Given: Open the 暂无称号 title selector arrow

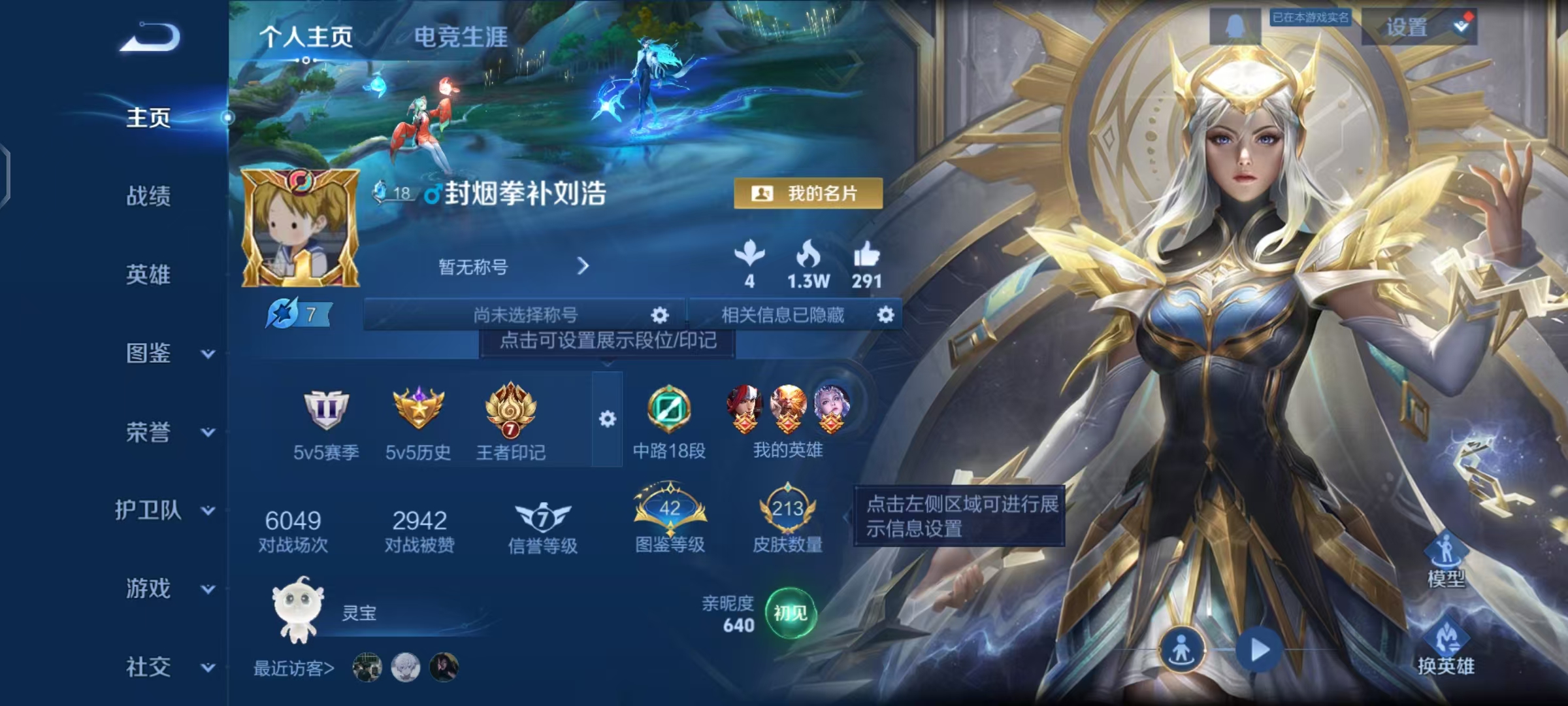Looking at the screenshot, I should tap(583, 267).
